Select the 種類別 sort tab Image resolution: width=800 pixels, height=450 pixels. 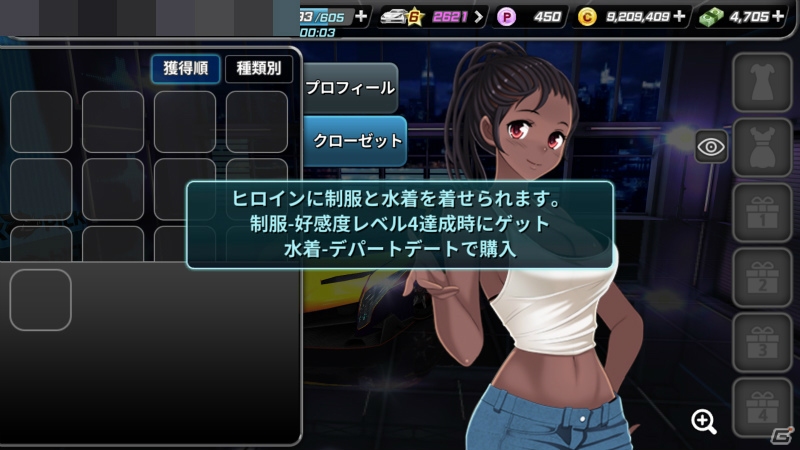(258, 69)
